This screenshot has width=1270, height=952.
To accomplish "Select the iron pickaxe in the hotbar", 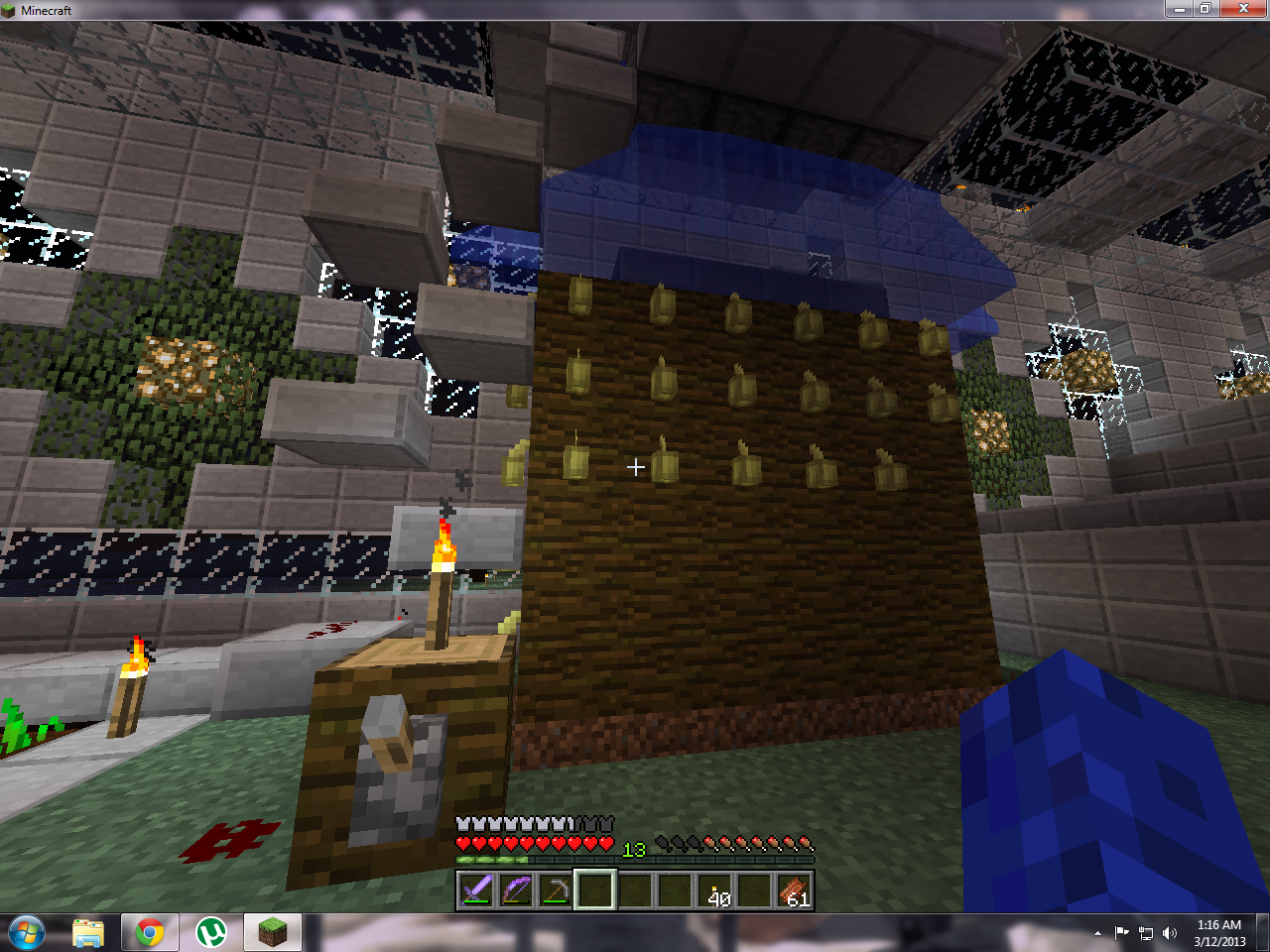I will click(557, 890).
